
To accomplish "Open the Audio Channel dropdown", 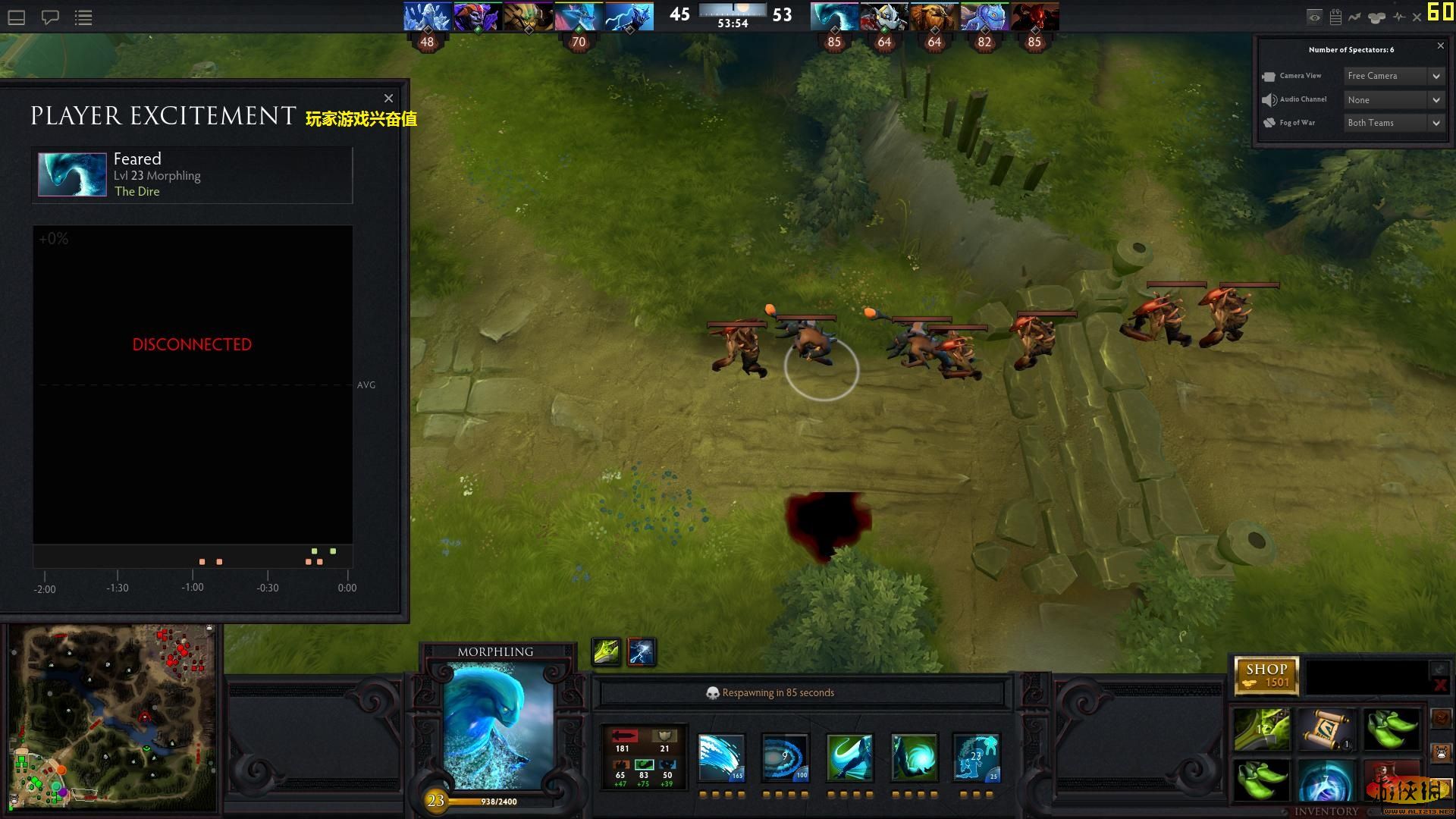I will (x=1394, y=99).
